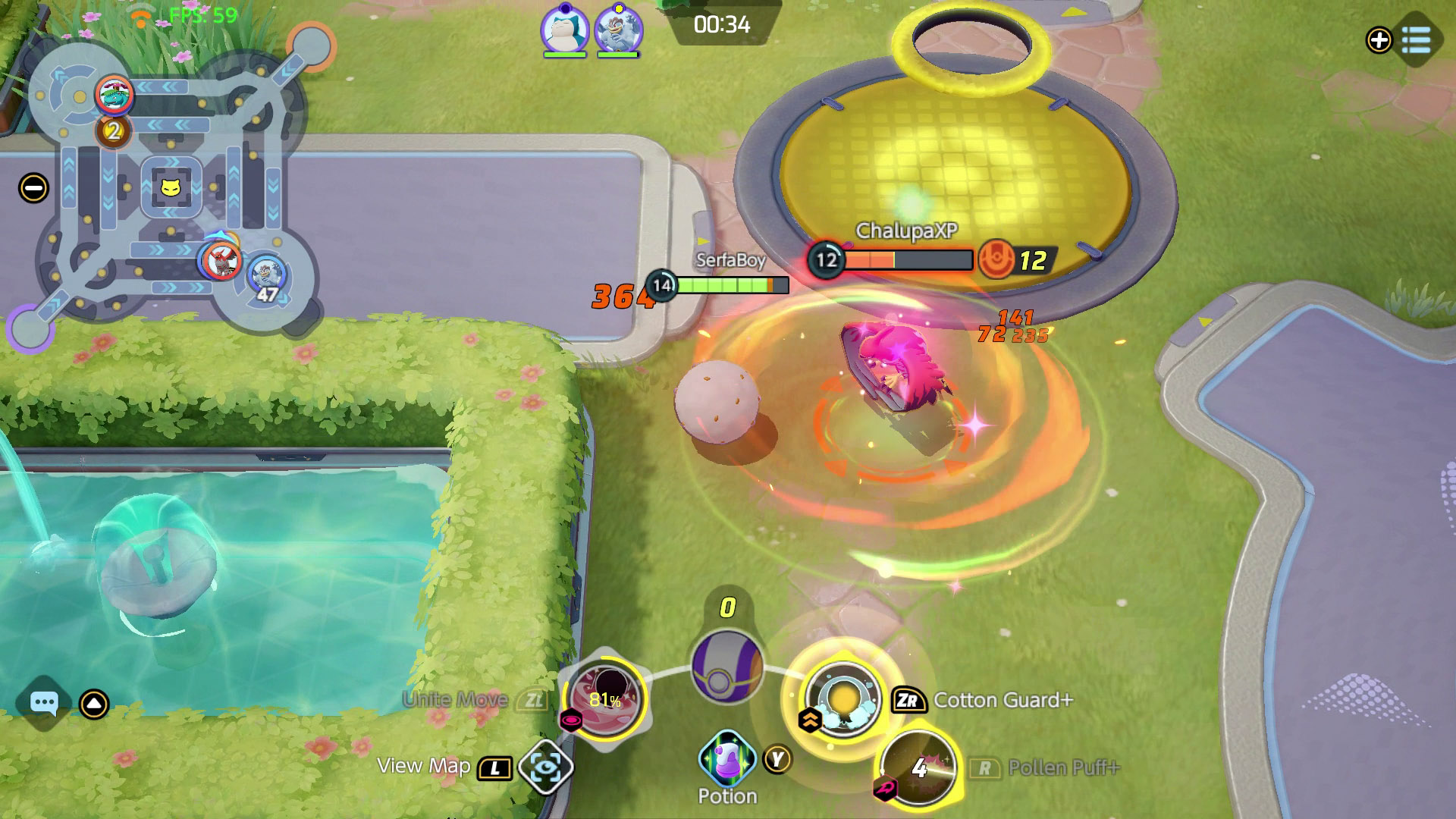Viewport: 1456px width, 819px height.
Task: Click the Snorlax teammate portrait
Action: 564,30
